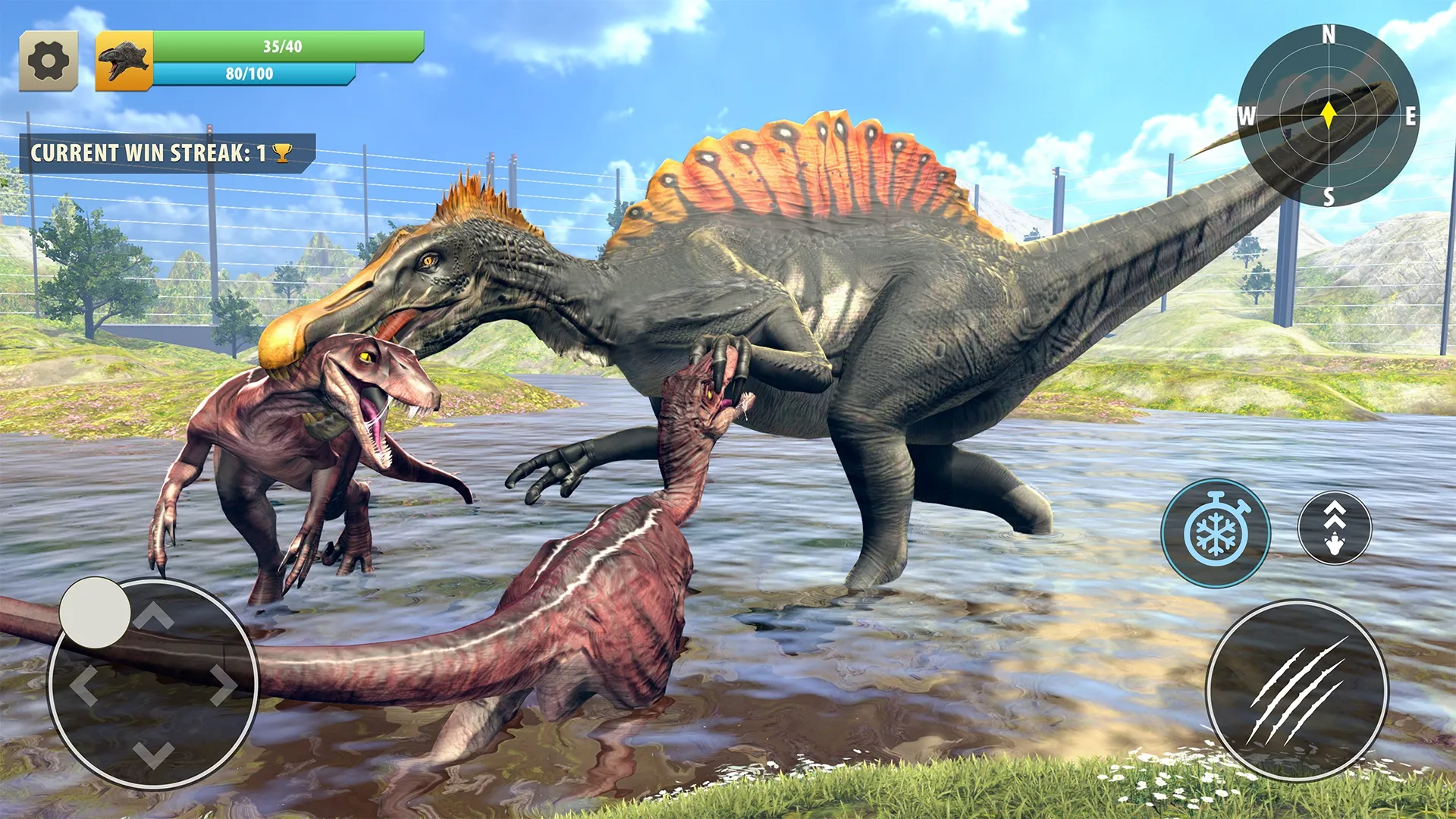The image size is (1456, 819).
Task: Select the dinosaur portrait icon
Action: [x=124, y=61]
